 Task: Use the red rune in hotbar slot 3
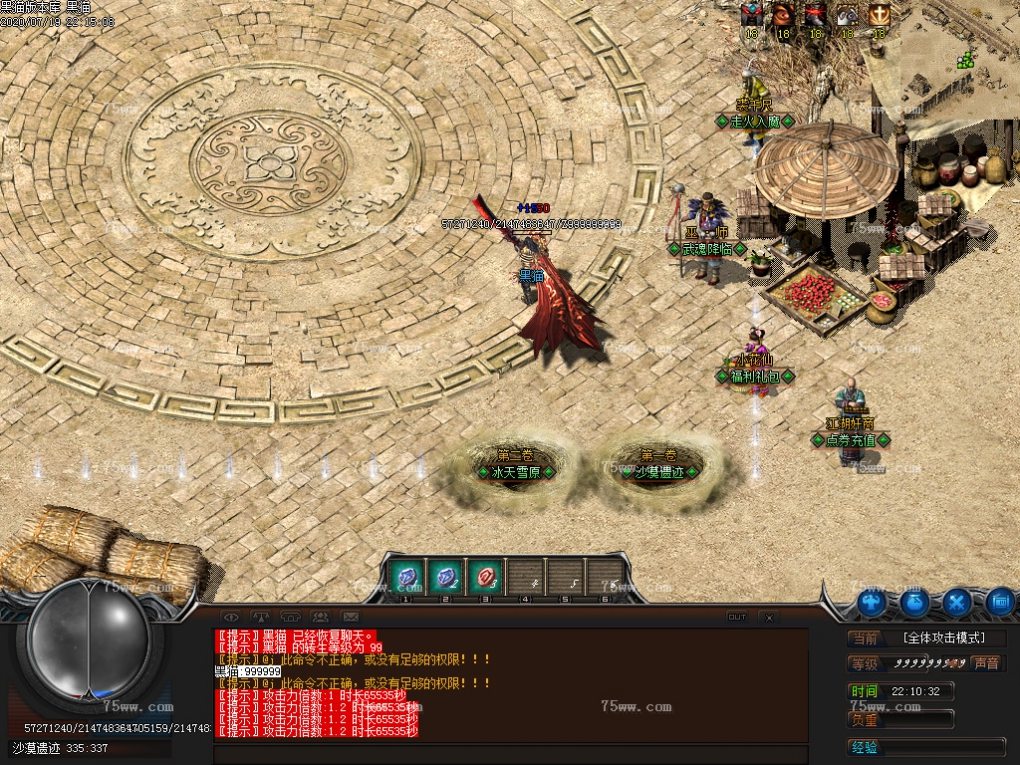click(484, 577)
